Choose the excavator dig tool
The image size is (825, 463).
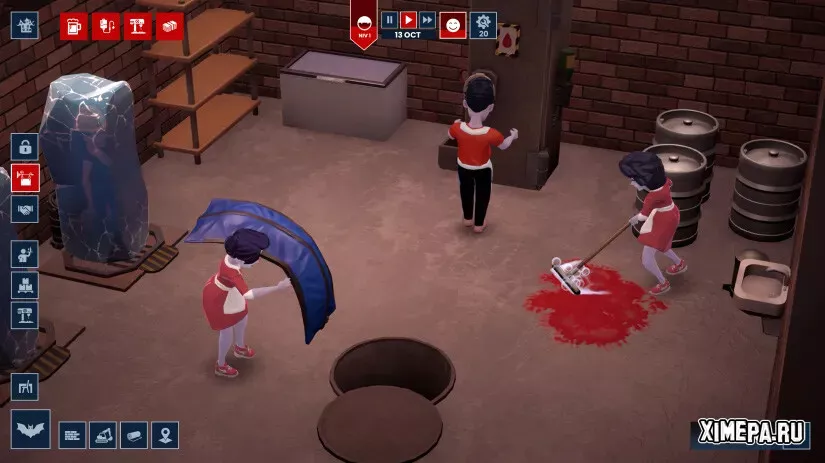pyautogui.click(x=103, y=435)
